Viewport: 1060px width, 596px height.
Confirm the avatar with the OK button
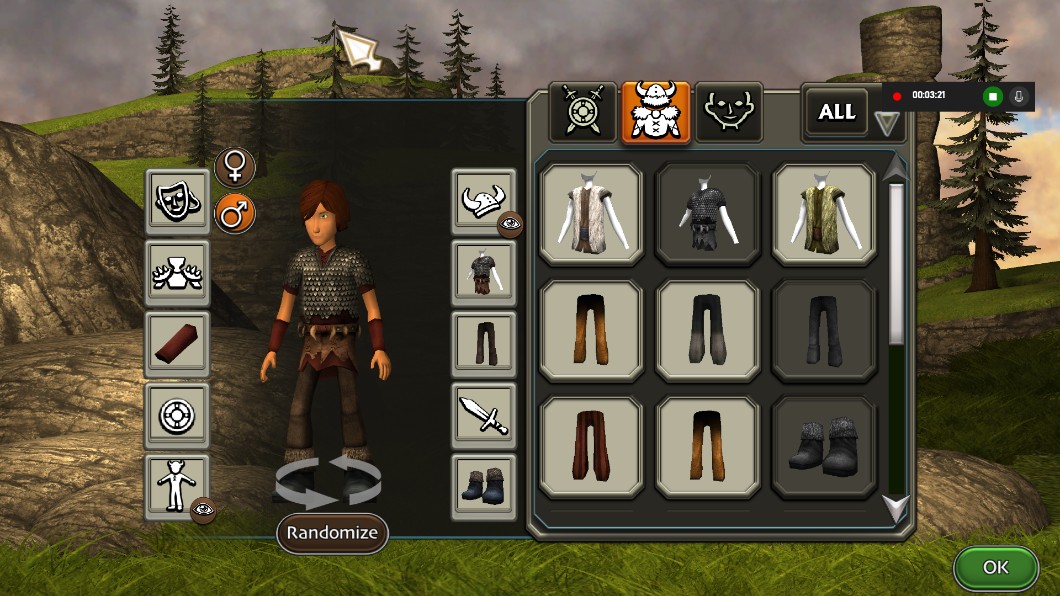click(x=996, y=567)
